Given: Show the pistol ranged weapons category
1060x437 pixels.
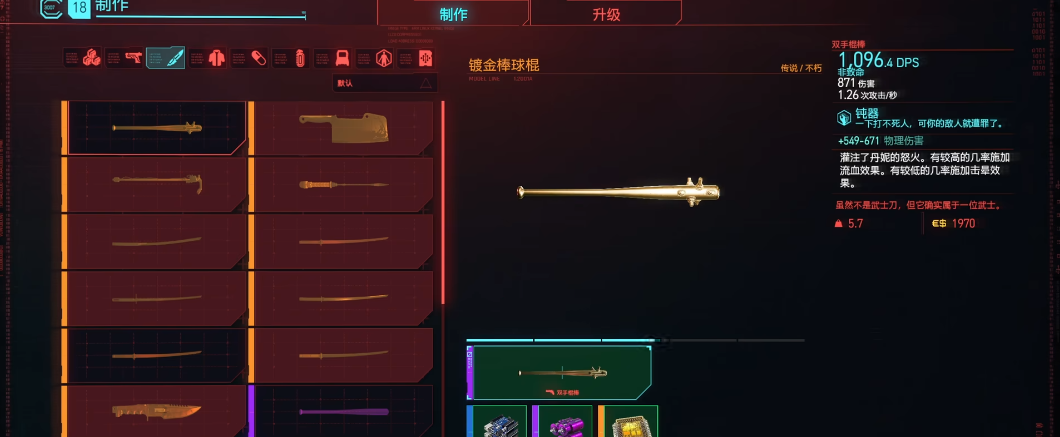Looking at the screenshot, I should pos(134,58).
